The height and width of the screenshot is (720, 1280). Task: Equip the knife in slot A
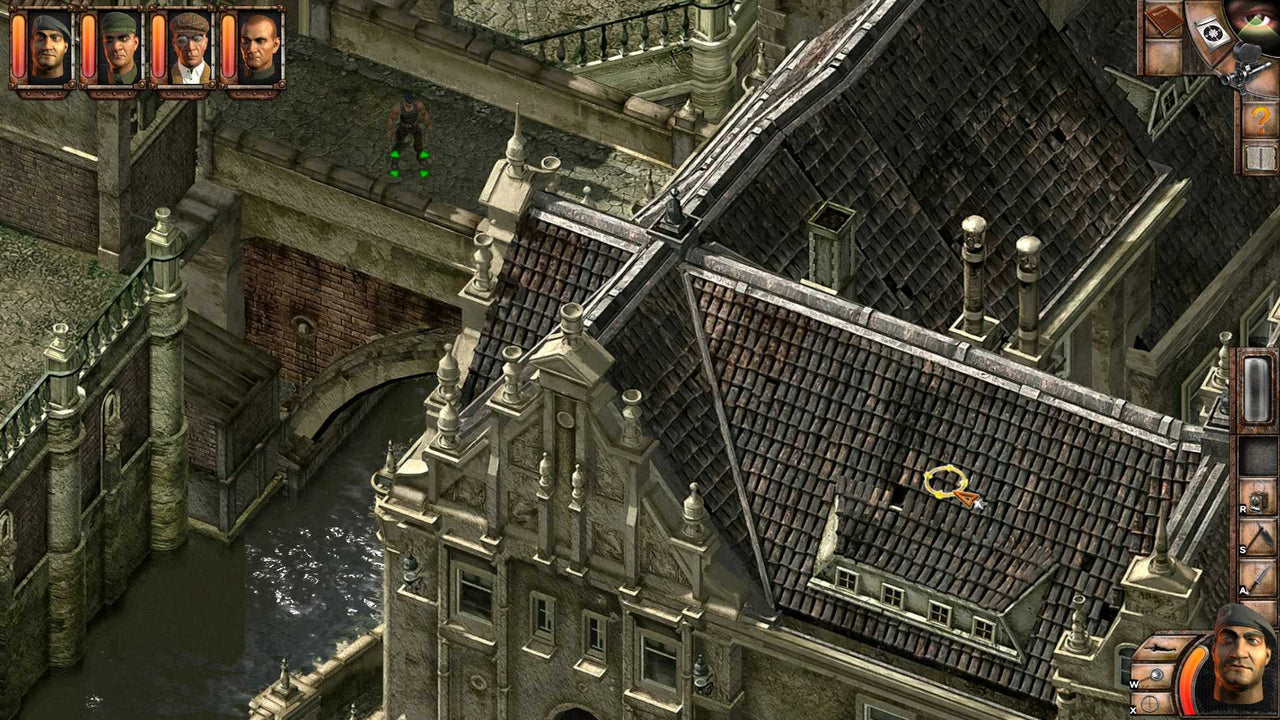pyautogui.click(x=1262, y=576)
